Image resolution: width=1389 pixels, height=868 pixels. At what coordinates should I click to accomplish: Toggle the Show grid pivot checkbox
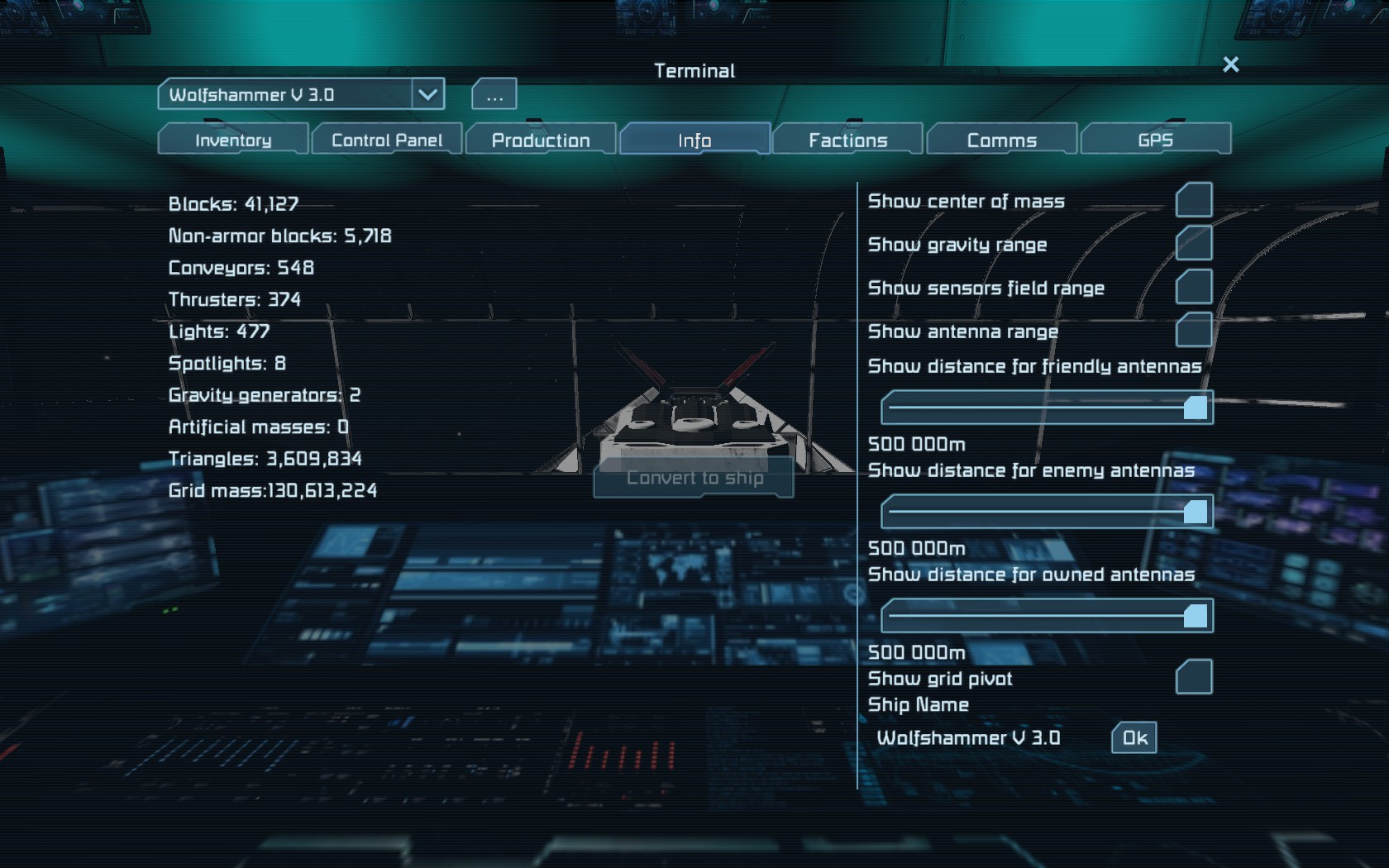click(x=1194, y=677)
